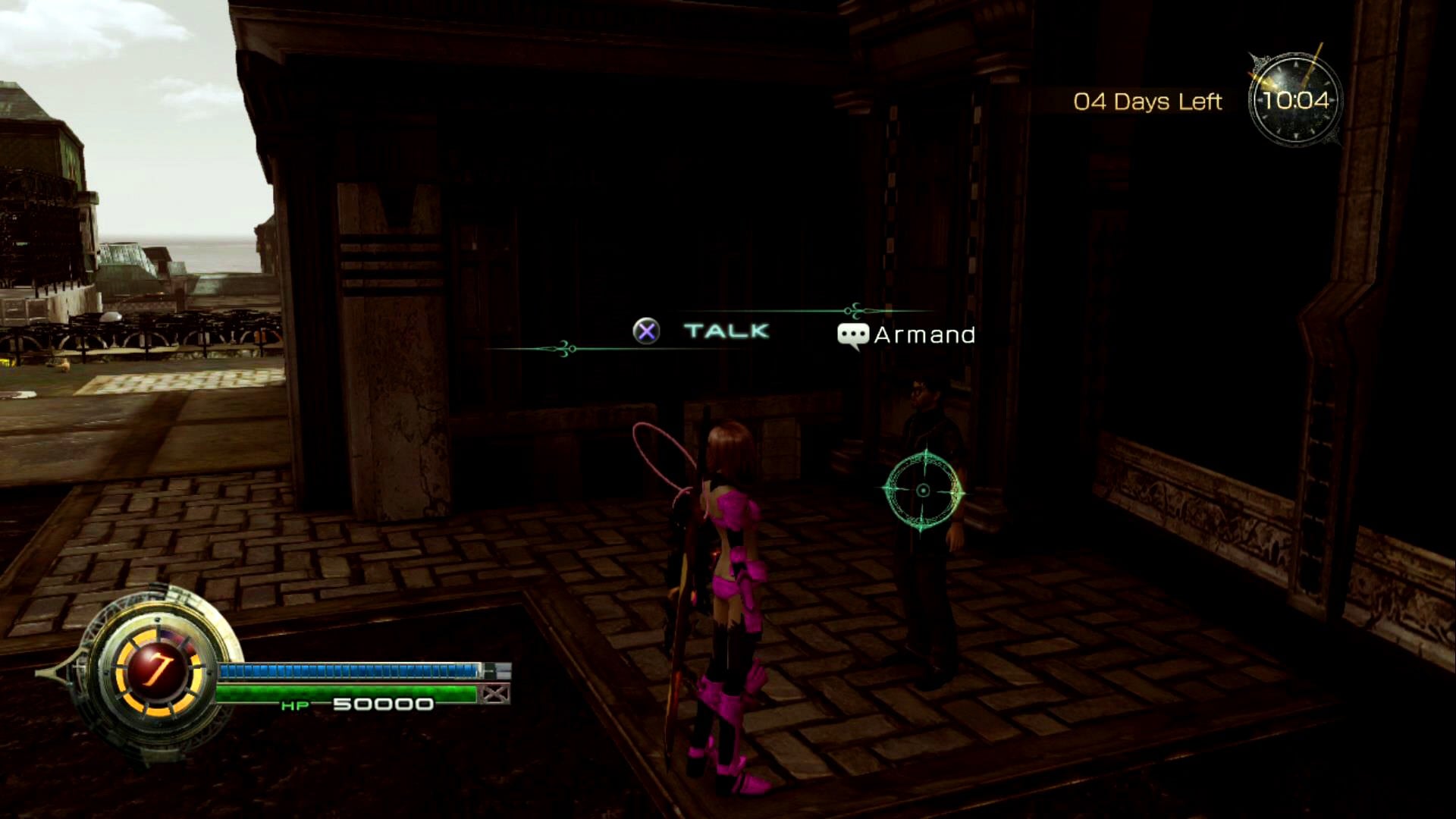Choose the TALK interaction prompt

(x=725, y=331)
